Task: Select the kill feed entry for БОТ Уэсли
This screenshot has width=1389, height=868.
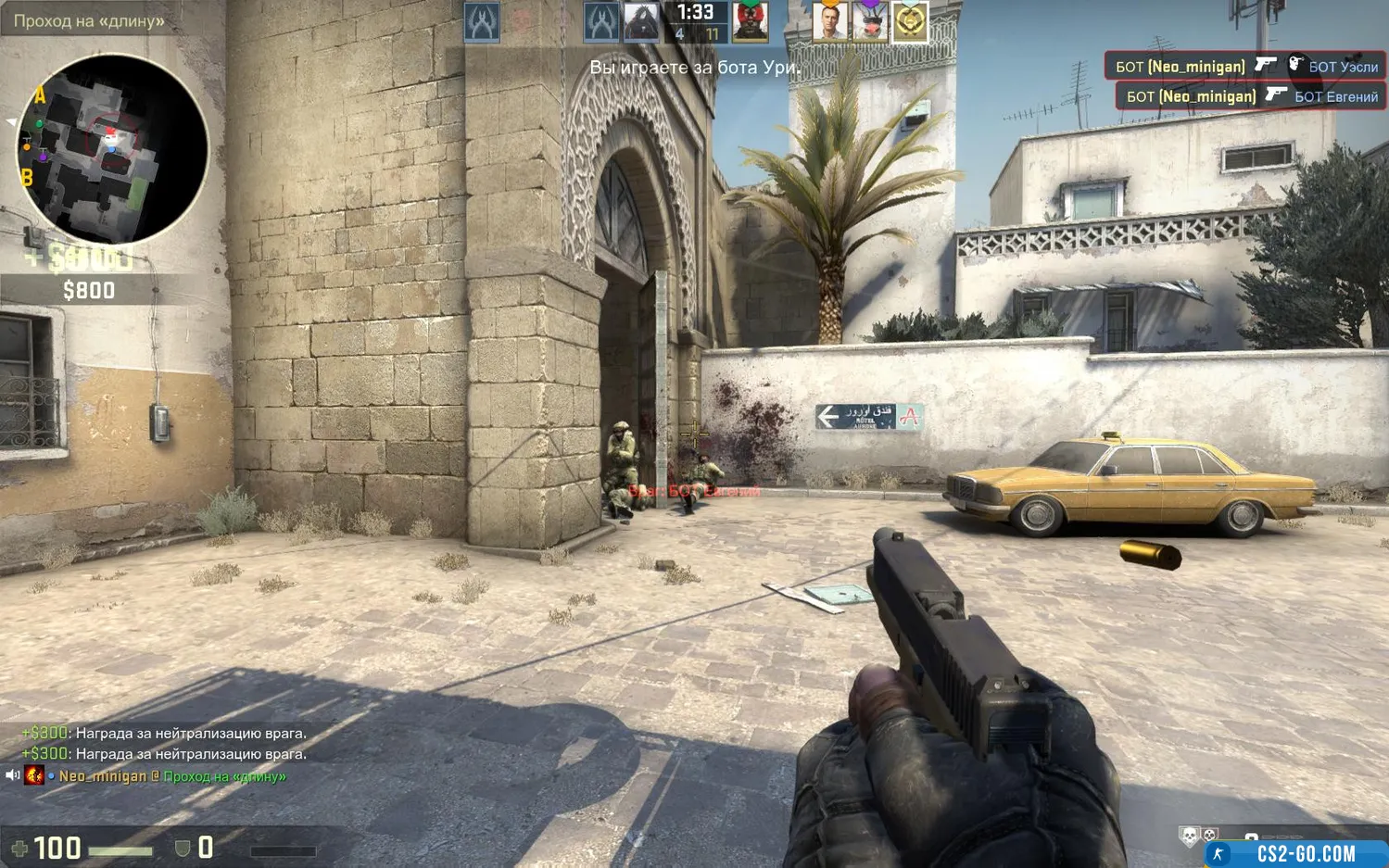Action: tap(1245, 66)
